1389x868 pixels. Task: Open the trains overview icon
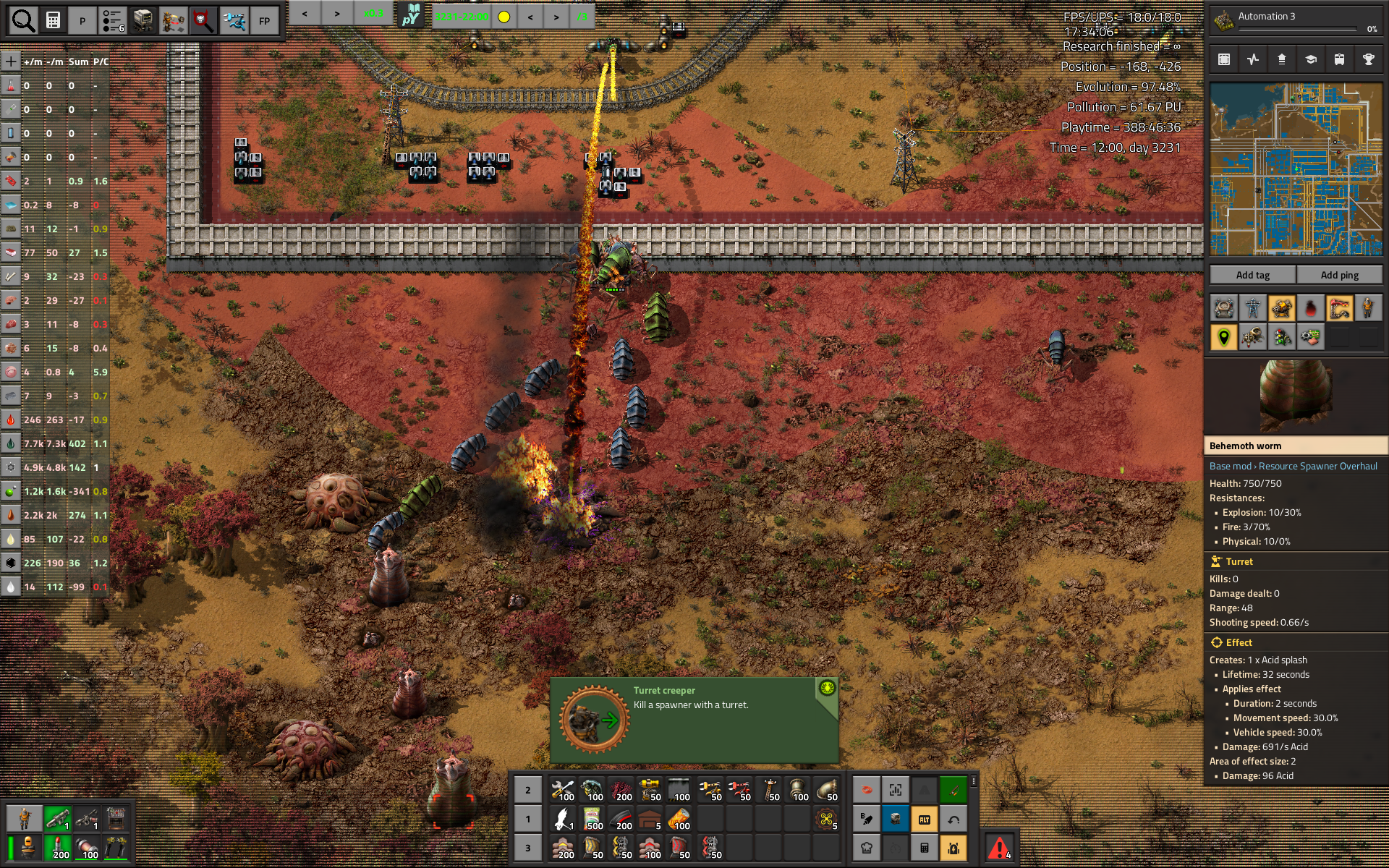click(1339, 59)
